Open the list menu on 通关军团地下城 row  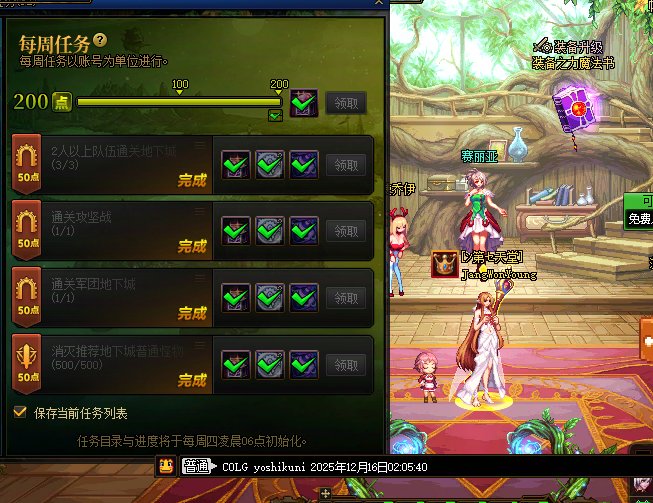pyautogui.click(x=200, y=280)
